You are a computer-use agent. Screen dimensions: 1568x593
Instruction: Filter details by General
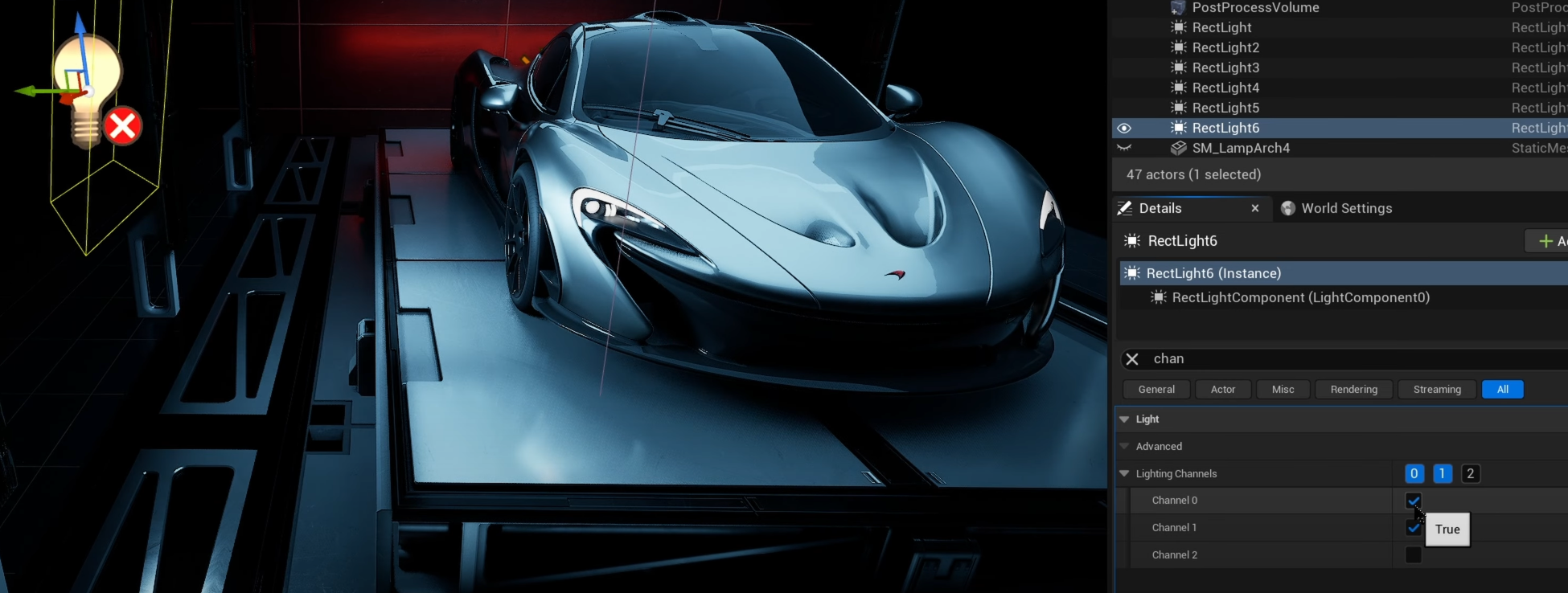pos(1156,390)
